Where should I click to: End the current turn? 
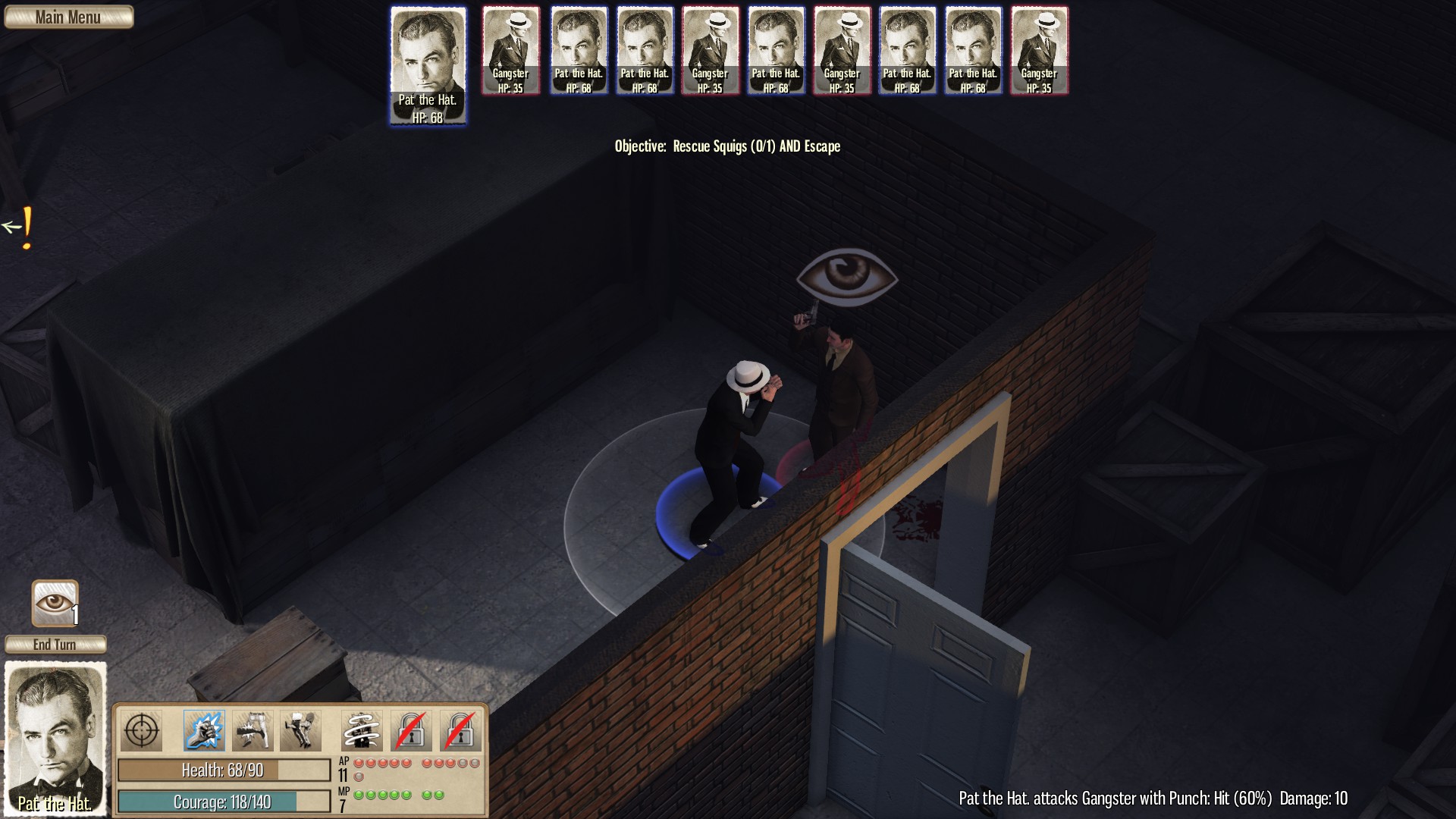click(55, 645)
